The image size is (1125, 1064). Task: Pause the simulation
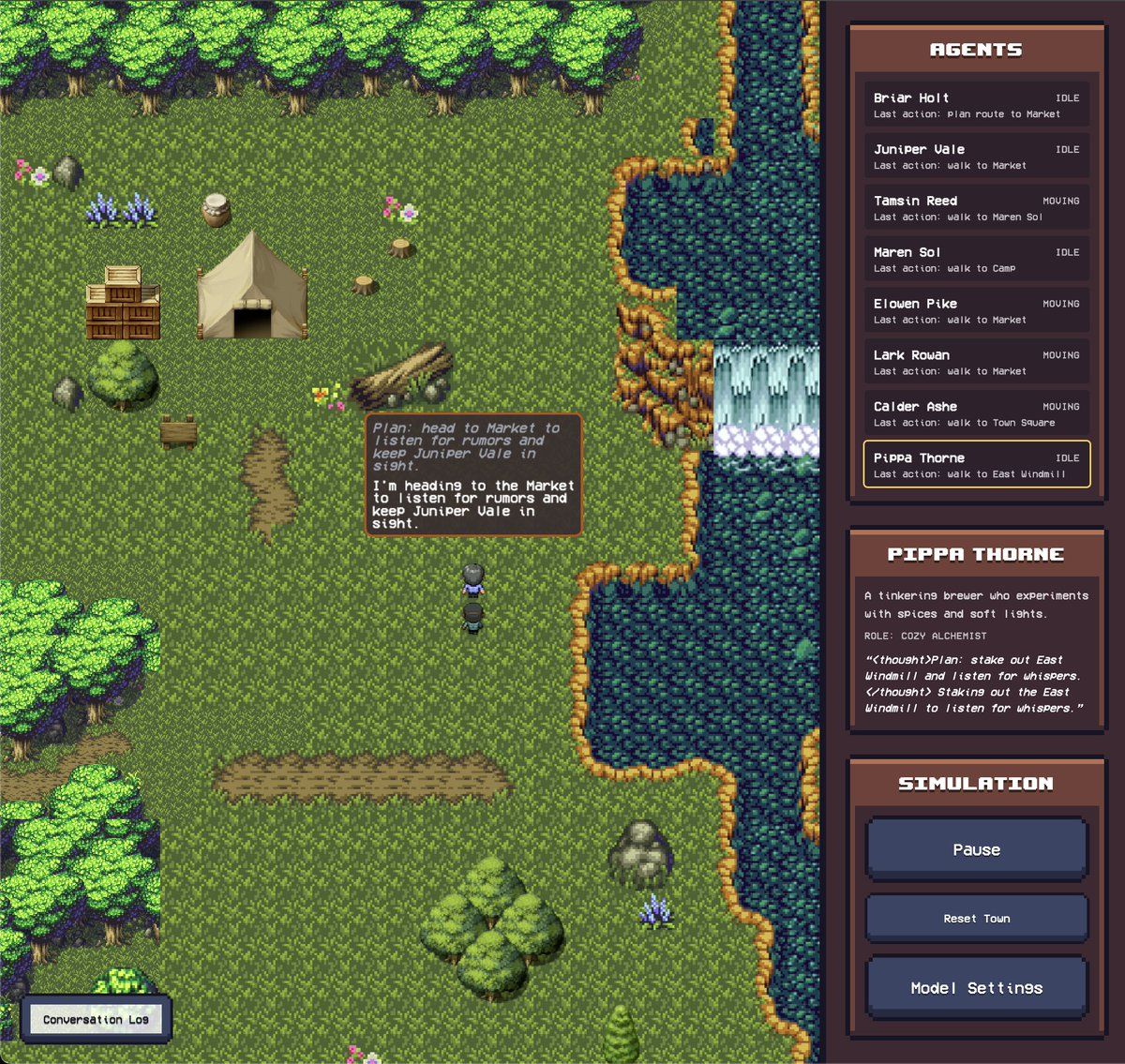point(976,849)
